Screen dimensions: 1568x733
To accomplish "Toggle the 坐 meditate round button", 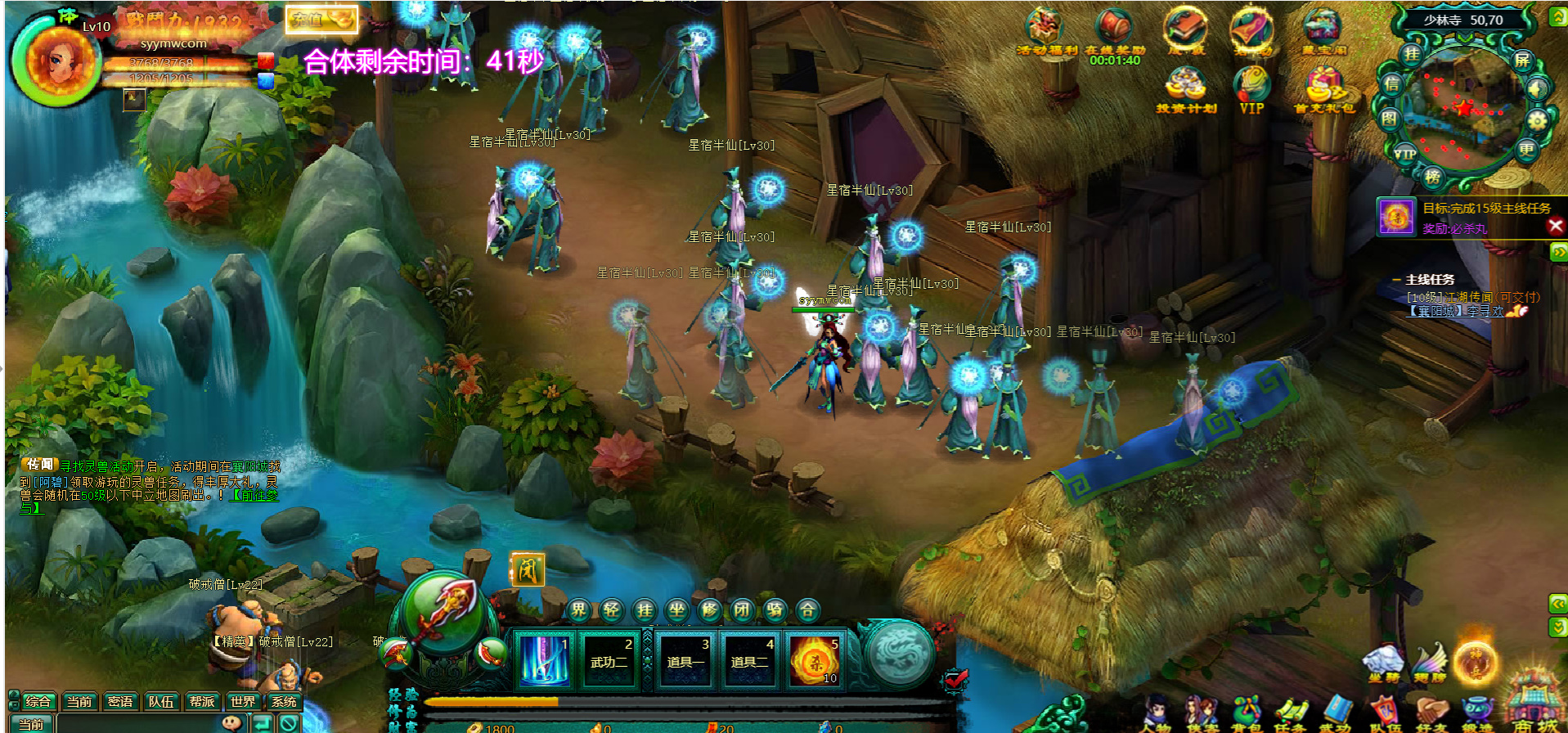I will coord(676,610).
